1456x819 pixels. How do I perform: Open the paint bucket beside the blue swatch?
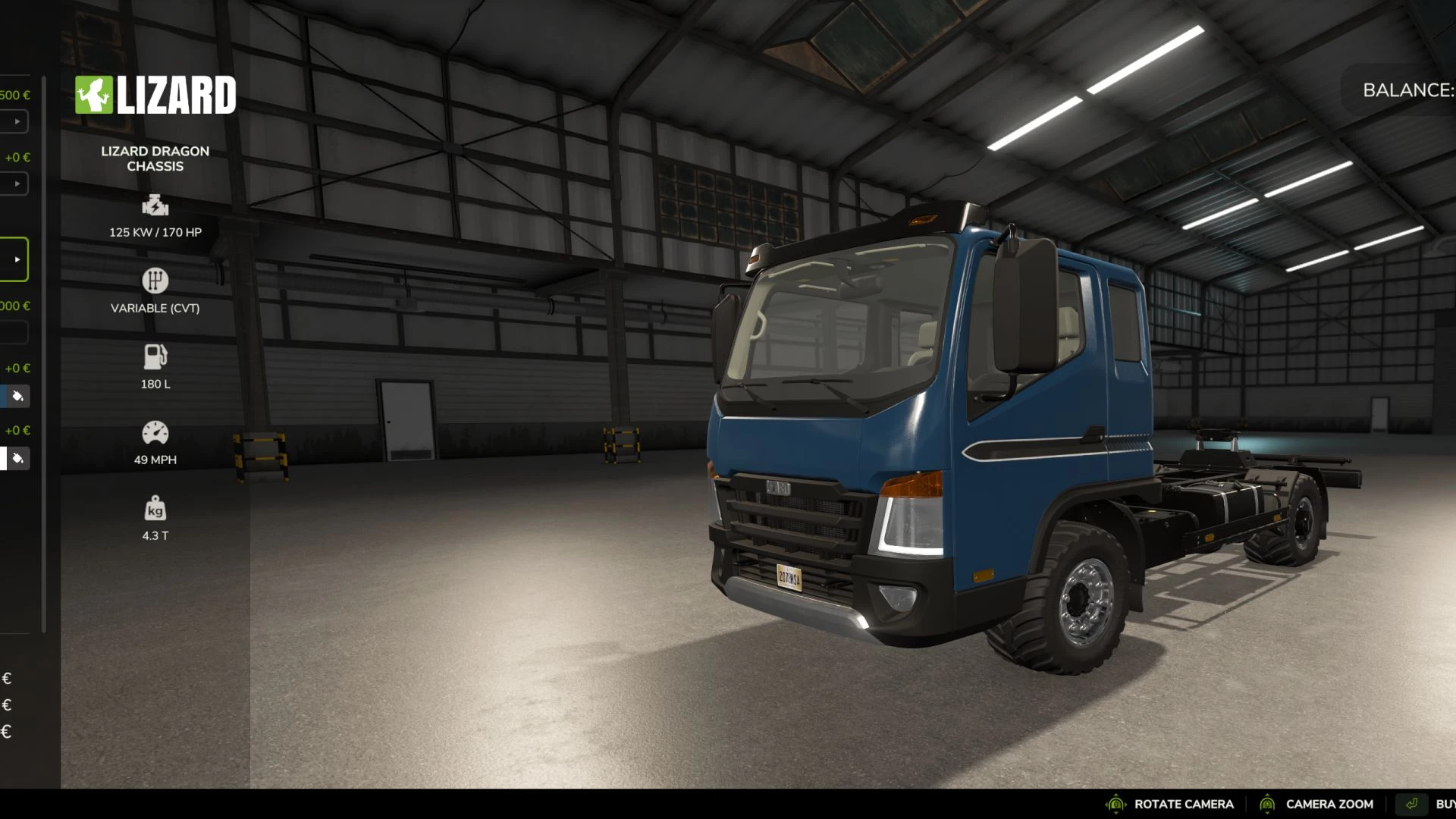click(x=18, y=396)
